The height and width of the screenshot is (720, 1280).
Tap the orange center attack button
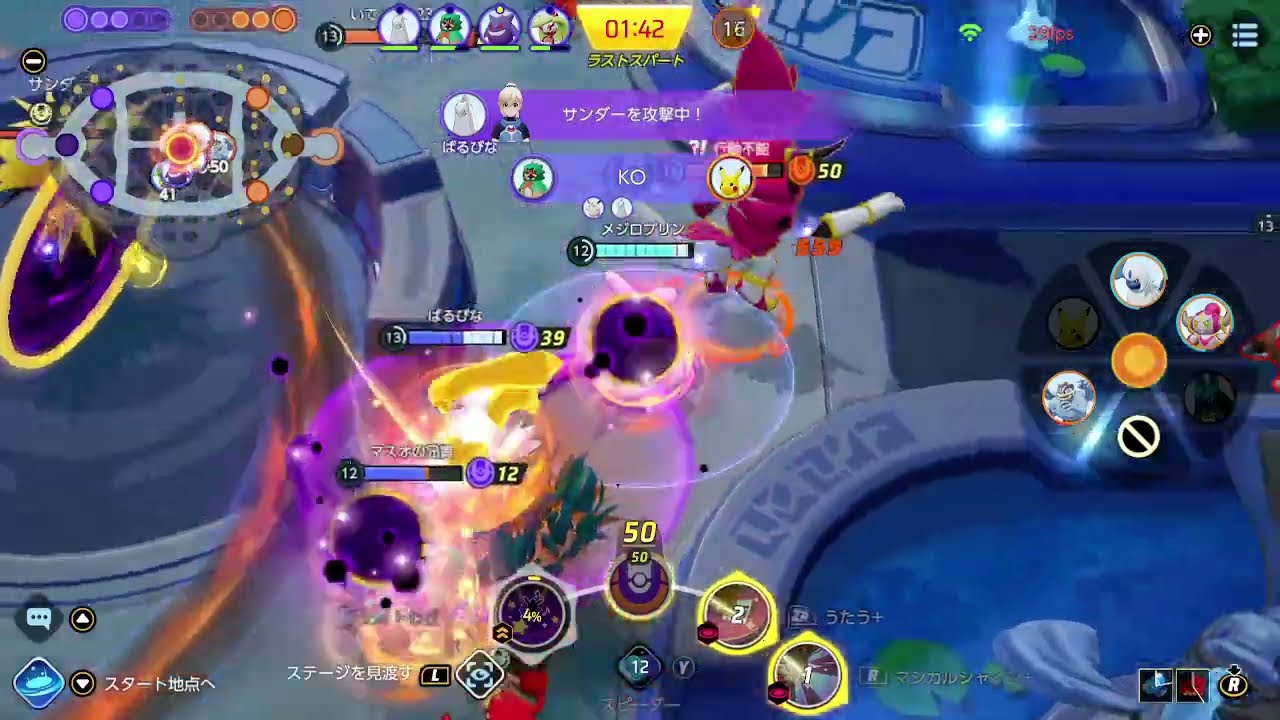(1138, 359)
